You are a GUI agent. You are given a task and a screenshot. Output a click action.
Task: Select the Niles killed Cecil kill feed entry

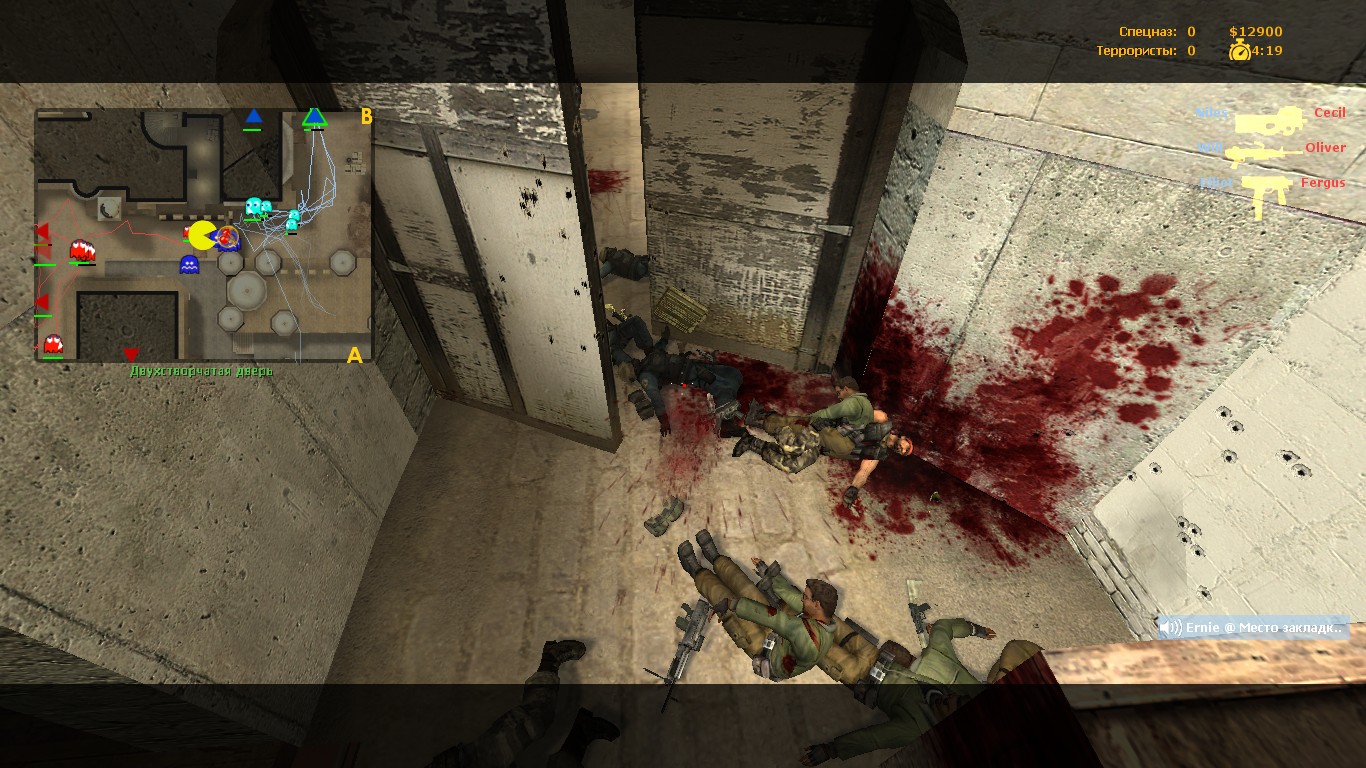click(x=1270, y=116)
